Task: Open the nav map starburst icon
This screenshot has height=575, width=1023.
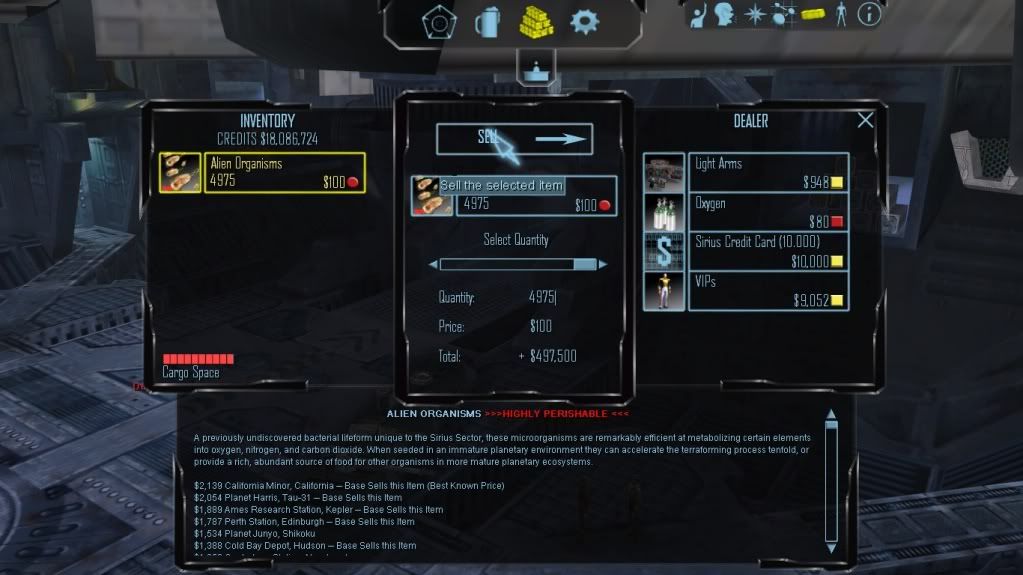Action: pyautogui.click(x=755, y=14)
